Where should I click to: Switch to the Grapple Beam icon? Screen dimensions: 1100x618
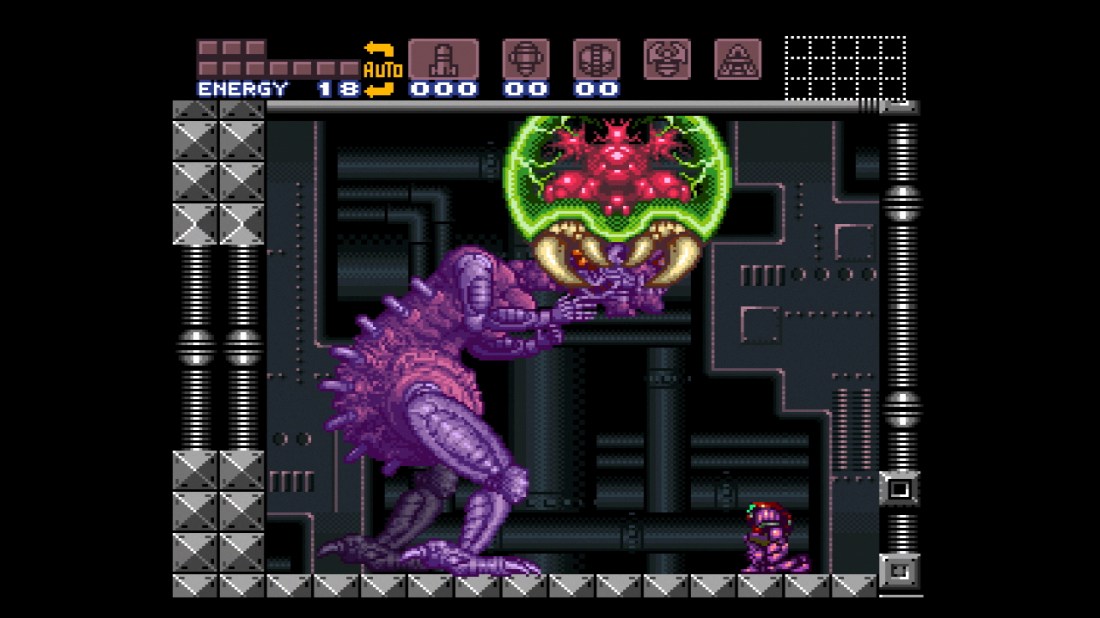pos(667,59)
